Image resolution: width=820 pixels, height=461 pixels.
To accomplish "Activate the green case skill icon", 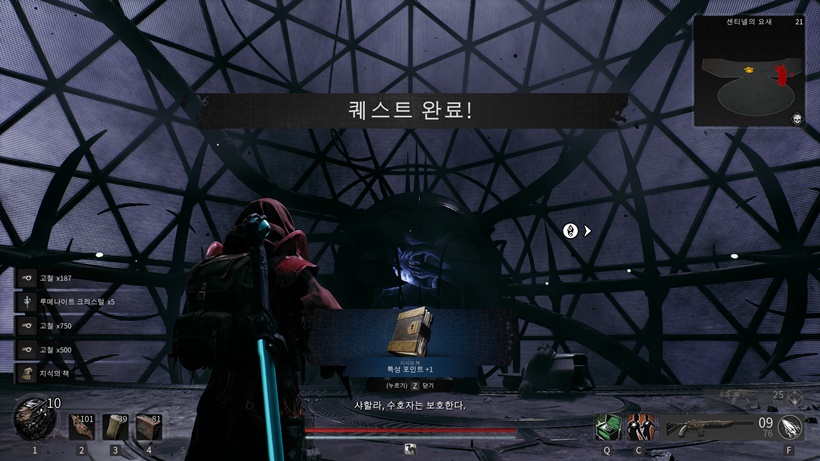I will pyautogui.click(x=607, y=427).
